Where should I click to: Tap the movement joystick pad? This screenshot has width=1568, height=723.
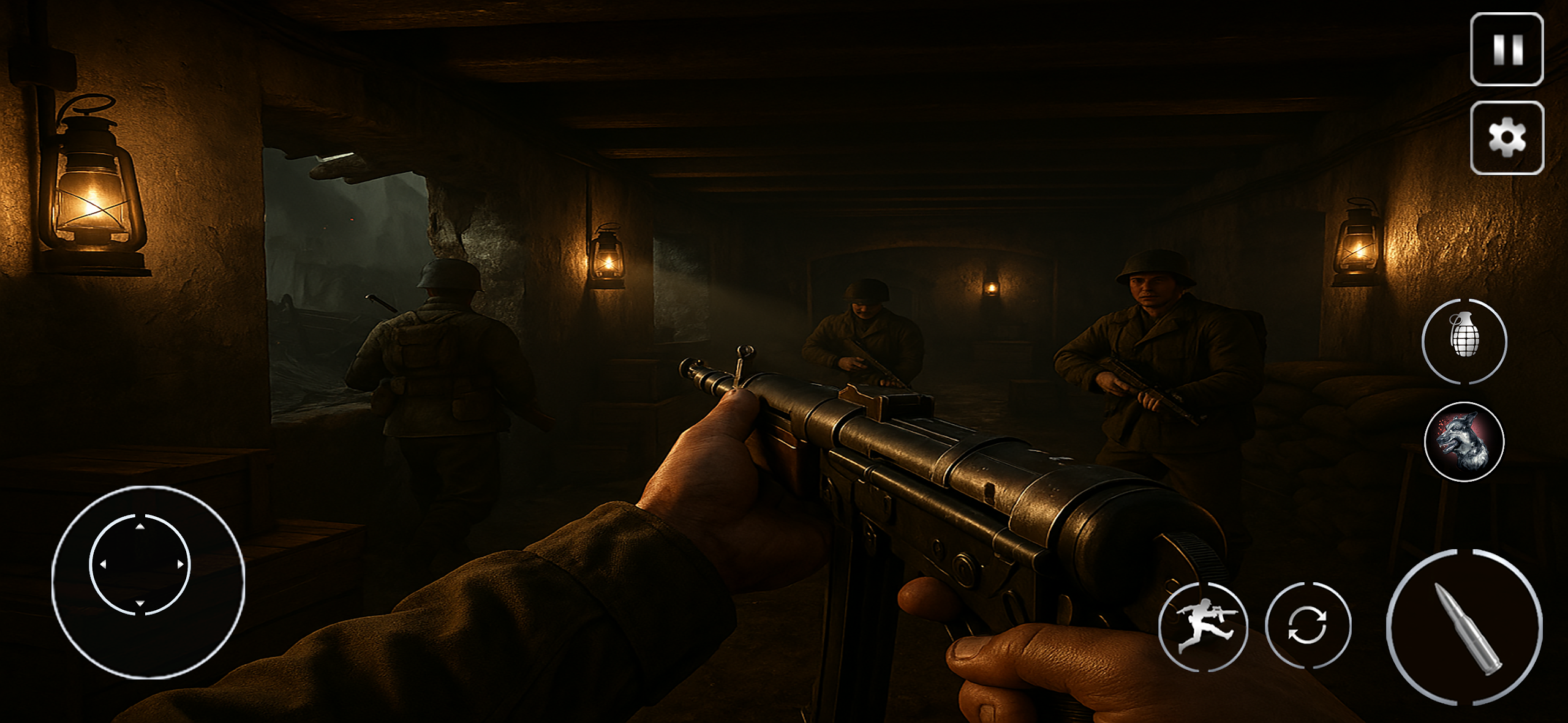141,564
